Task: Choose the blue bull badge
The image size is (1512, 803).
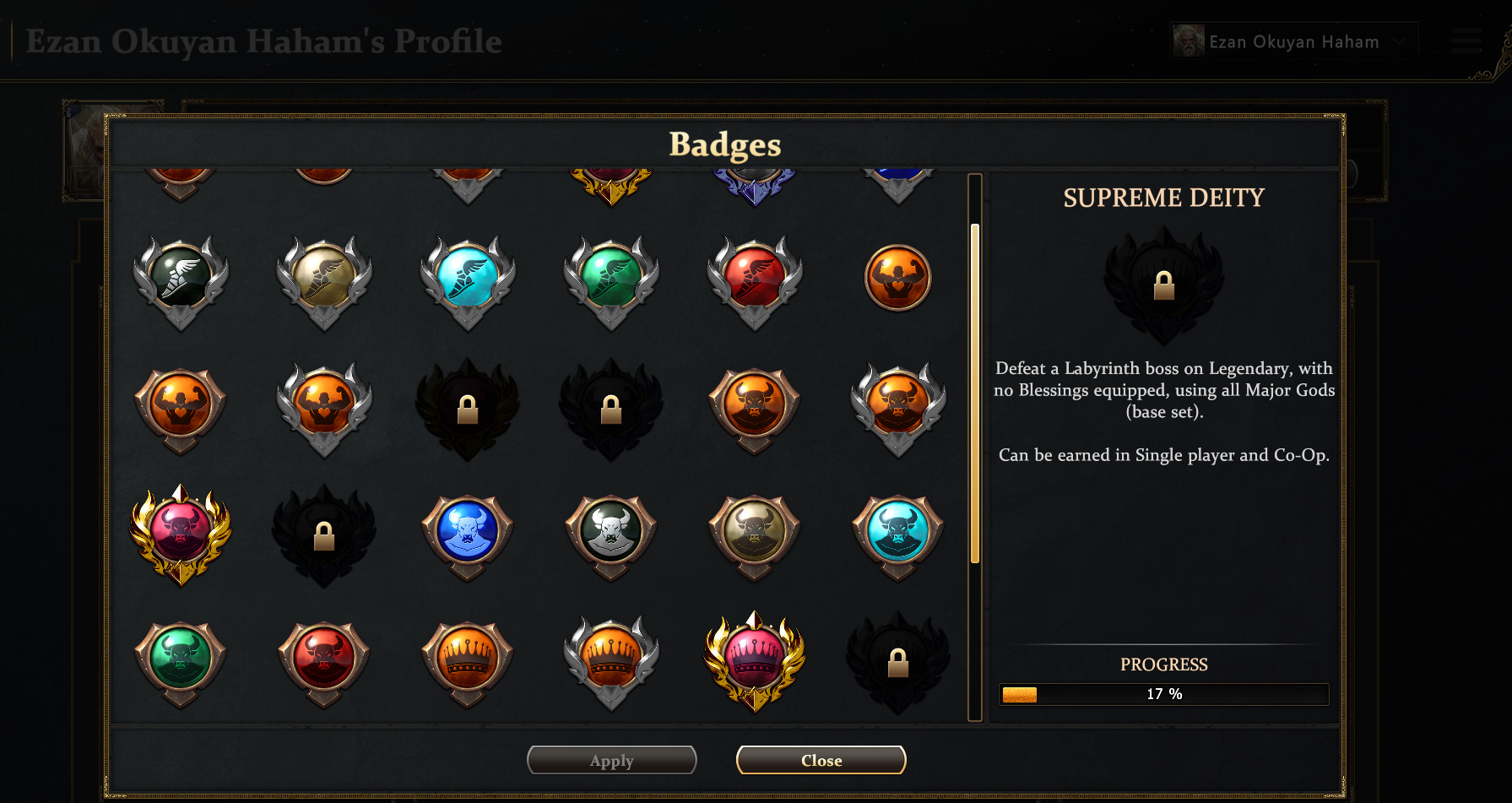Action: pos(468,534)
